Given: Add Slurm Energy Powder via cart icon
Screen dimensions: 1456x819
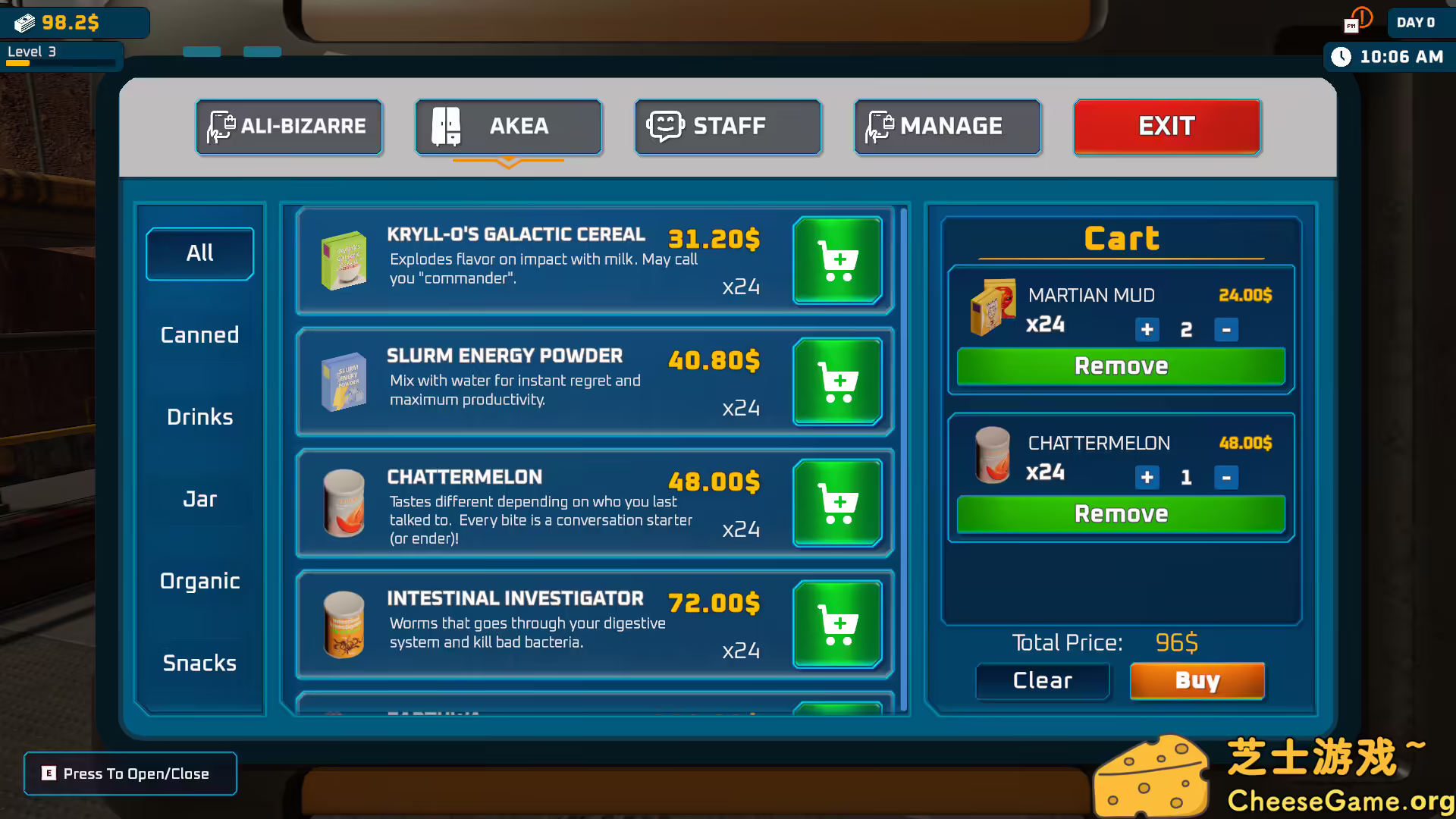Looking at the screenshot, I should 837,382.
